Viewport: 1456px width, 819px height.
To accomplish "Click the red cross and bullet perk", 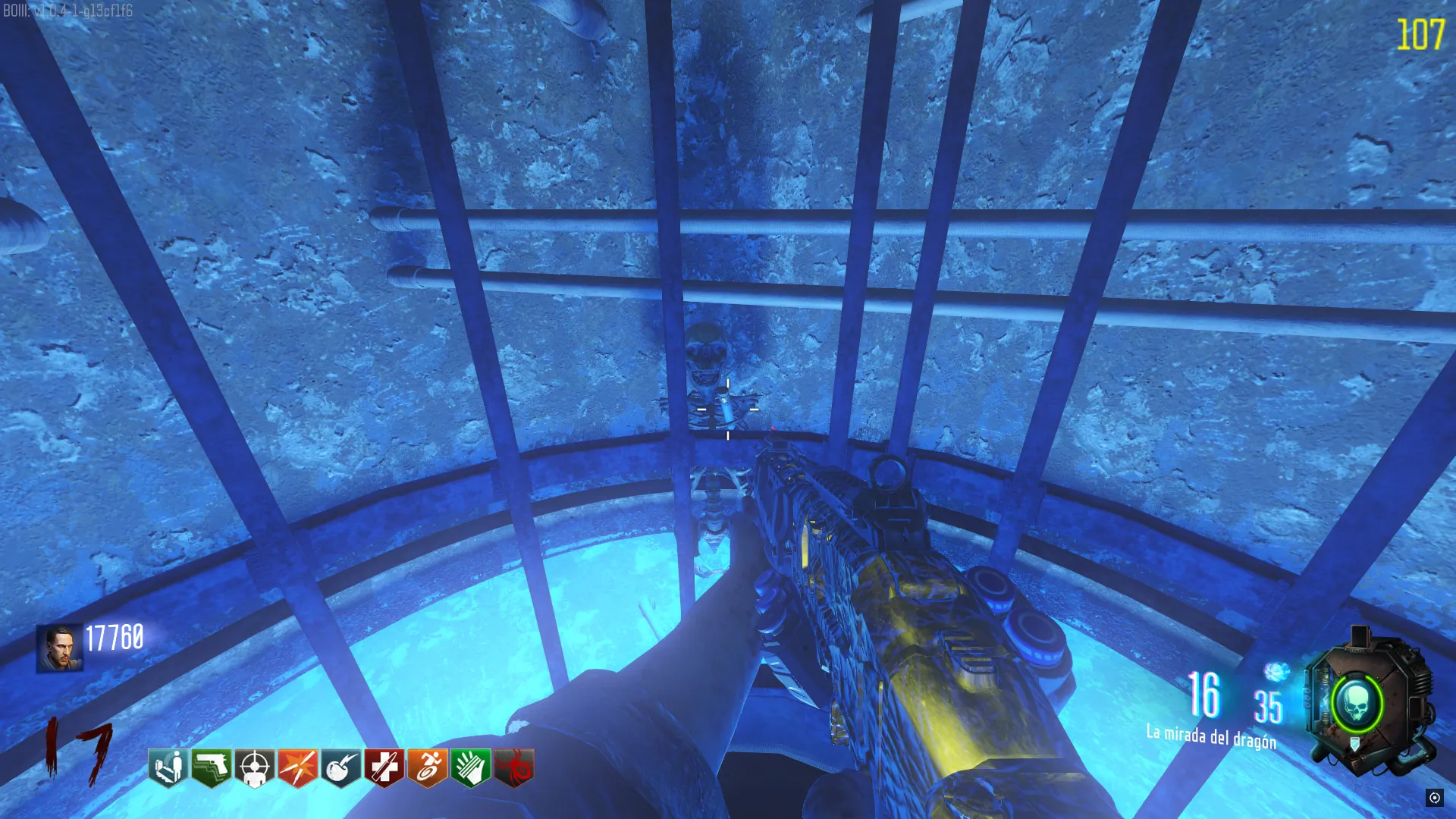I will 384,767.
